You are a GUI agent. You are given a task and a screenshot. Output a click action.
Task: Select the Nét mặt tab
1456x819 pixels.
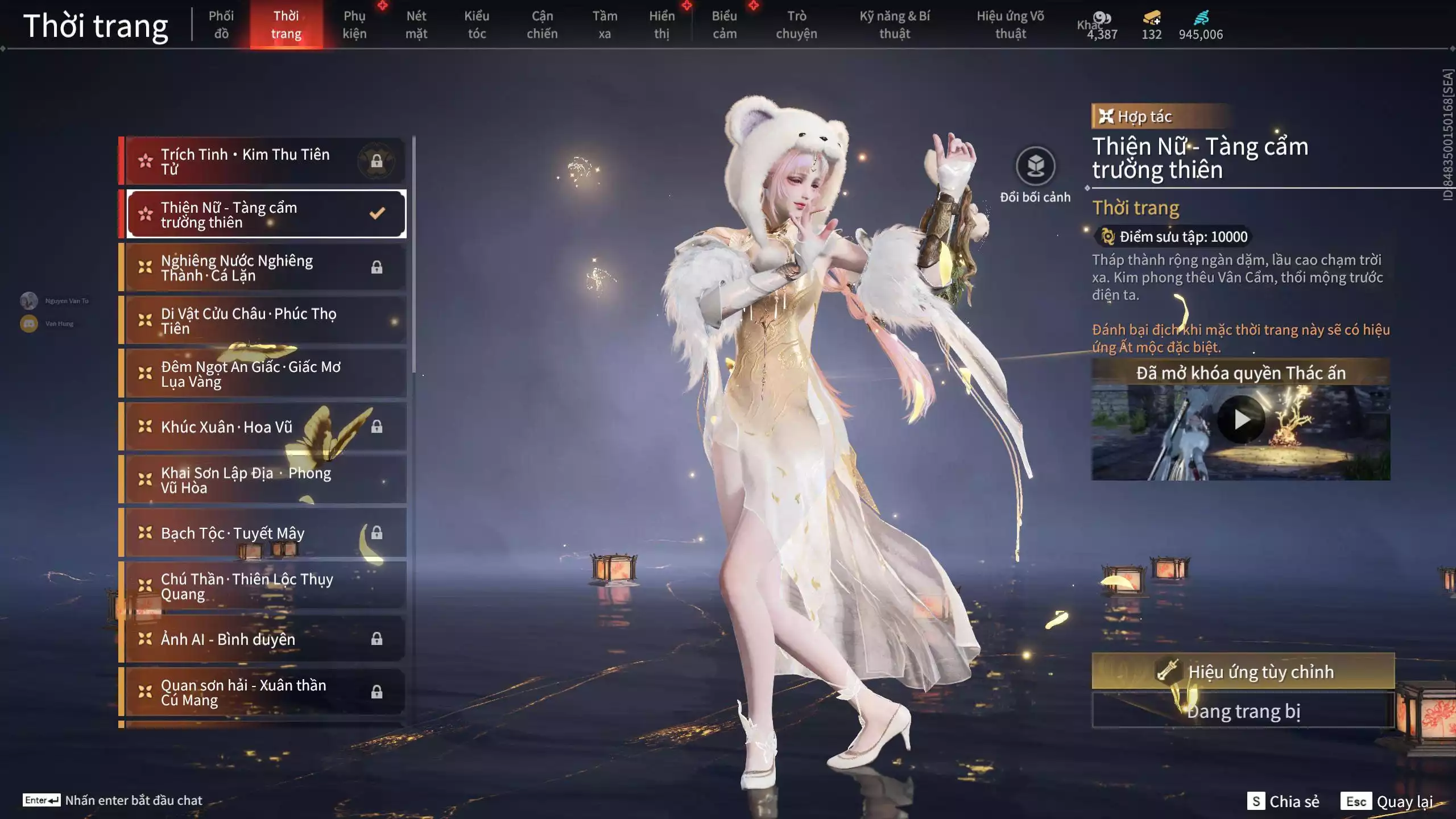416,24
